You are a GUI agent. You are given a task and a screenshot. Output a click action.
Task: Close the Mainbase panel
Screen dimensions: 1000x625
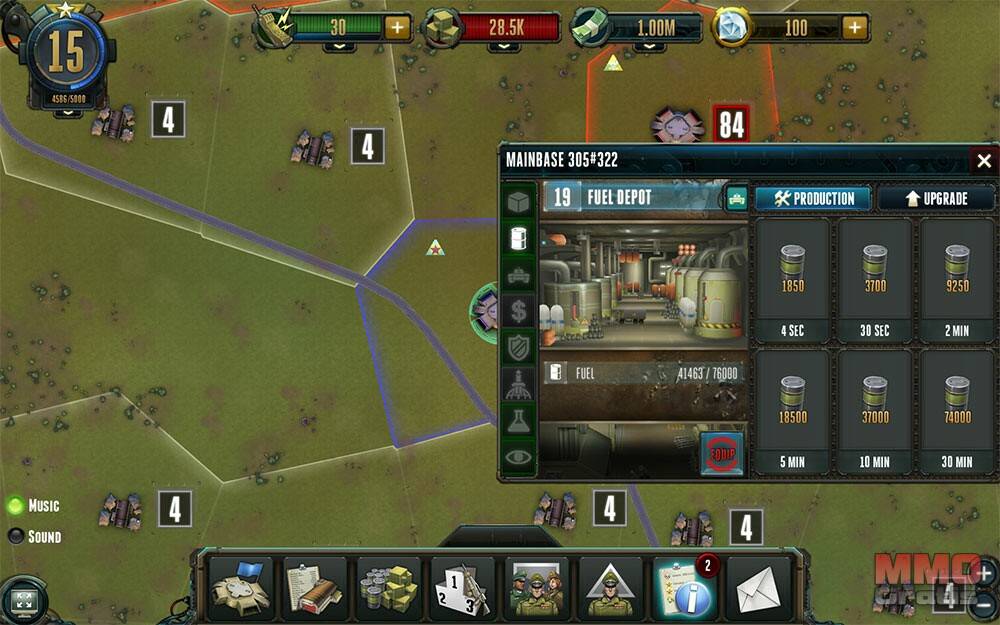click(984, 161)
